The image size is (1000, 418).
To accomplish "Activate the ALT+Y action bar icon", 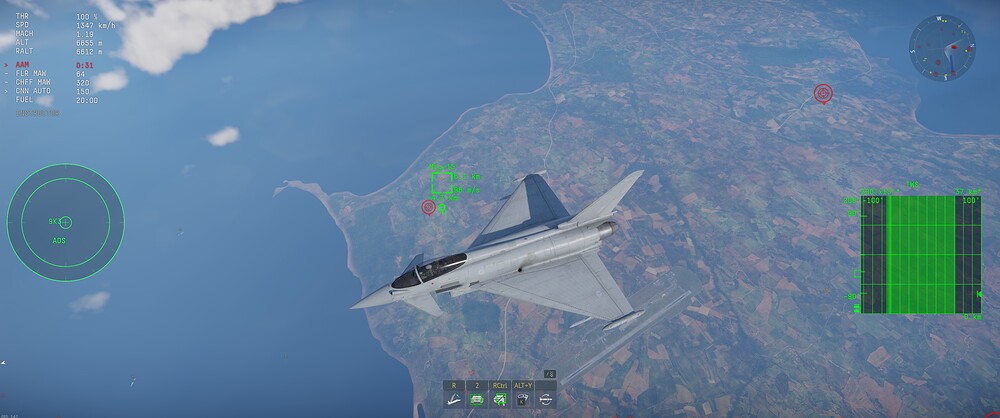I will coord(523,399).
